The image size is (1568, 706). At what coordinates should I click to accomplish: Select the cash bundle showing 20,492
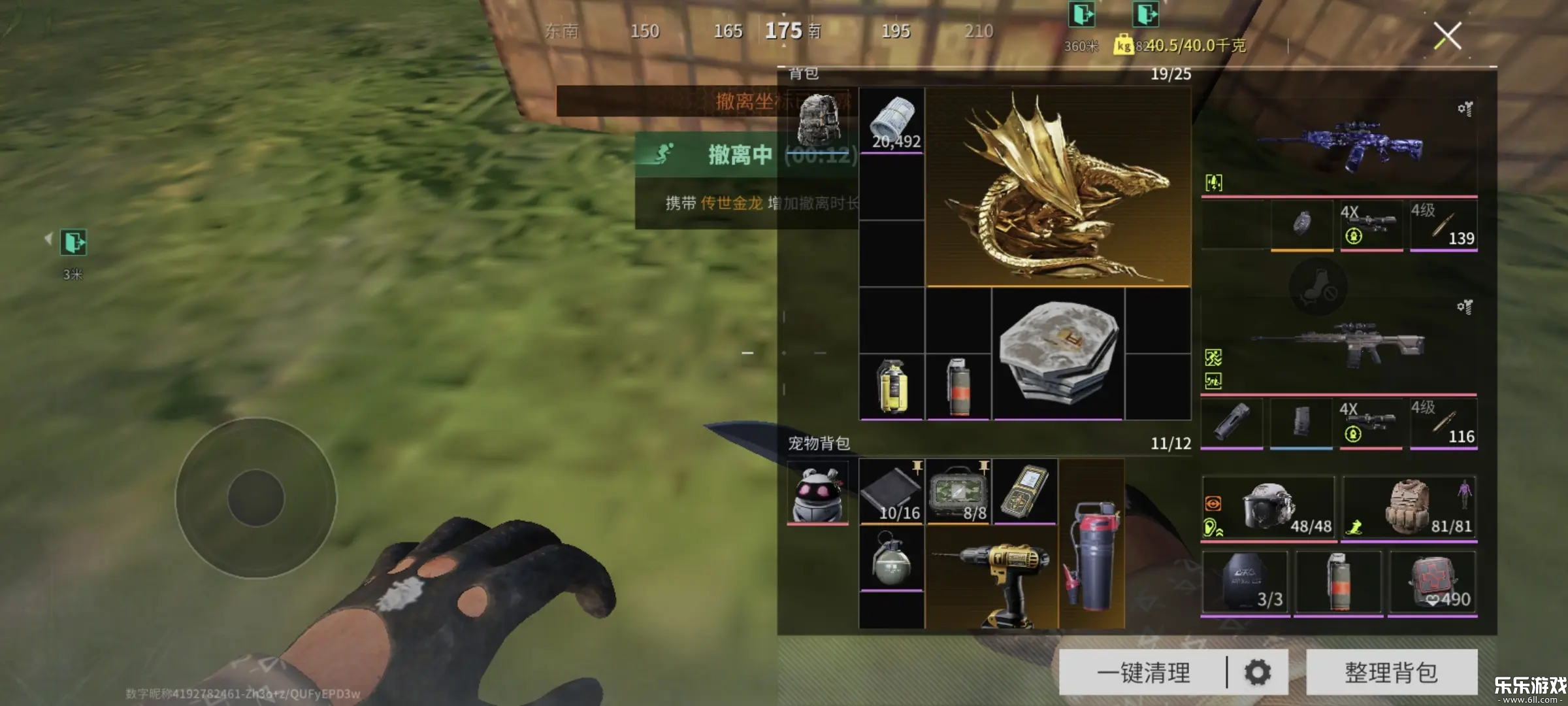[x=892, y=122]
